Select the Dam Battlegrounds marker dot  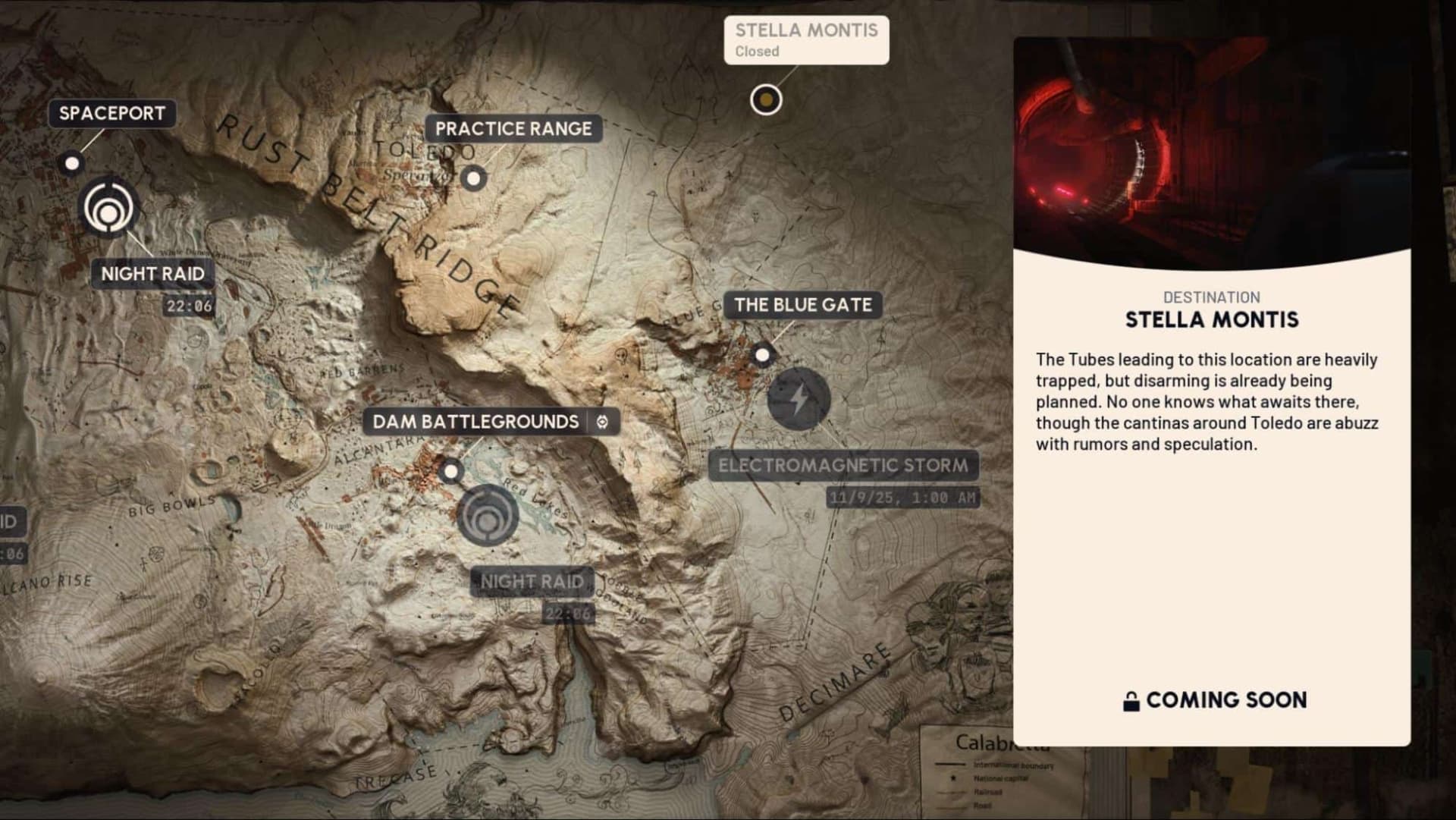453,472
